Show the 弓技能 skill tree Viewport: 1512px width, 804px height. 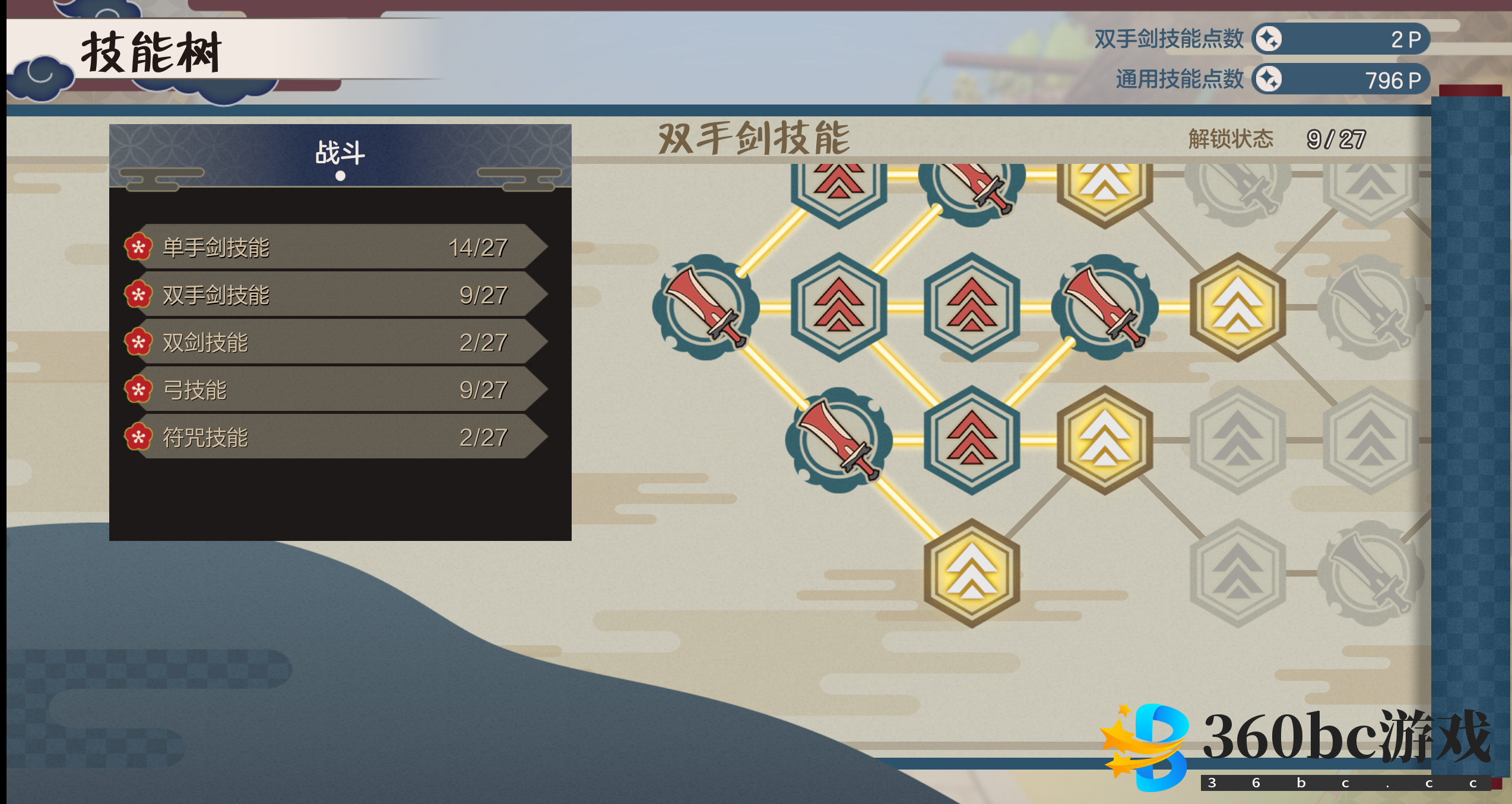[x=335, y=390]
